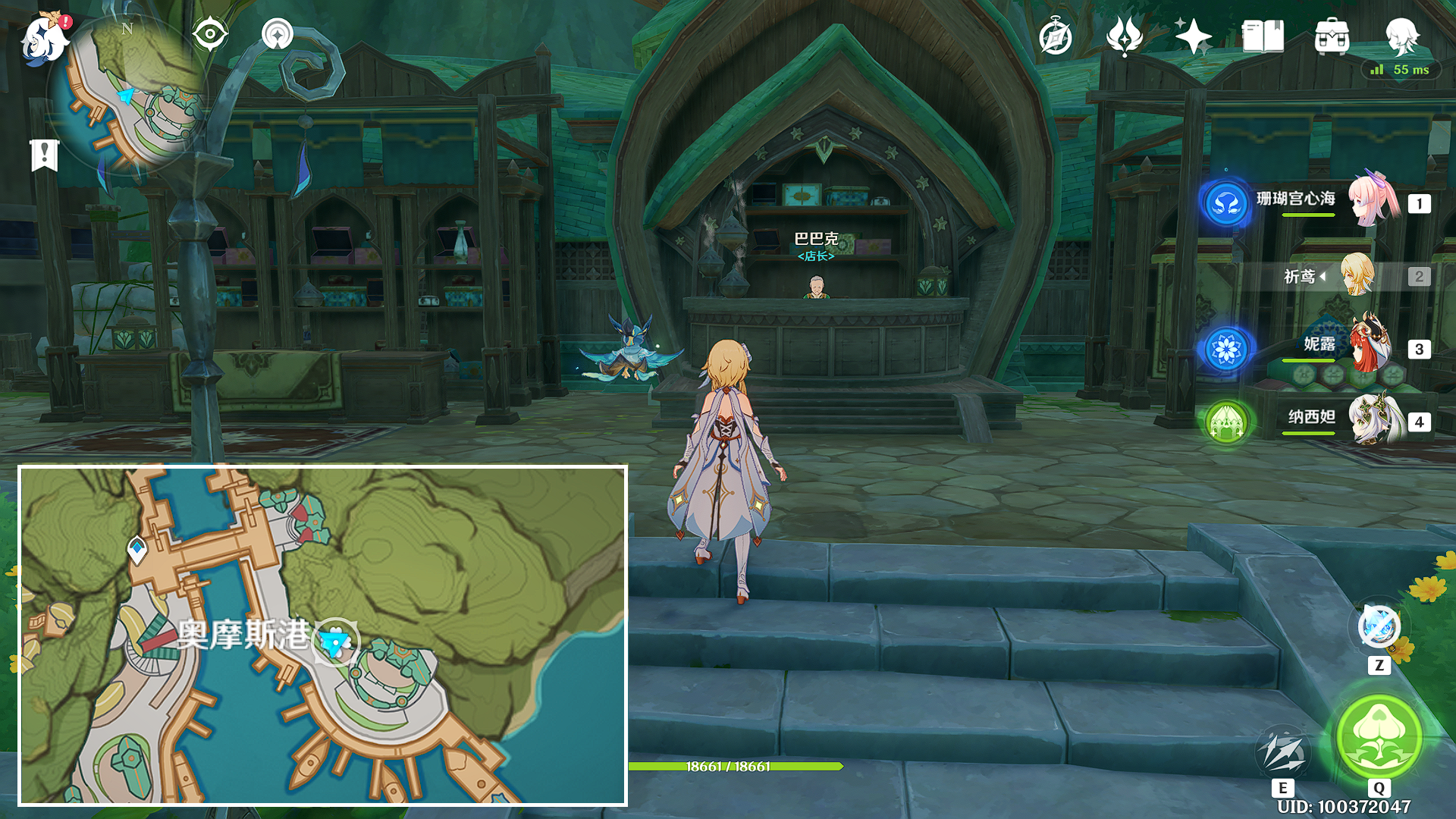Use the elemental skill icon

pyautogui.click(x=1282, y=752)
